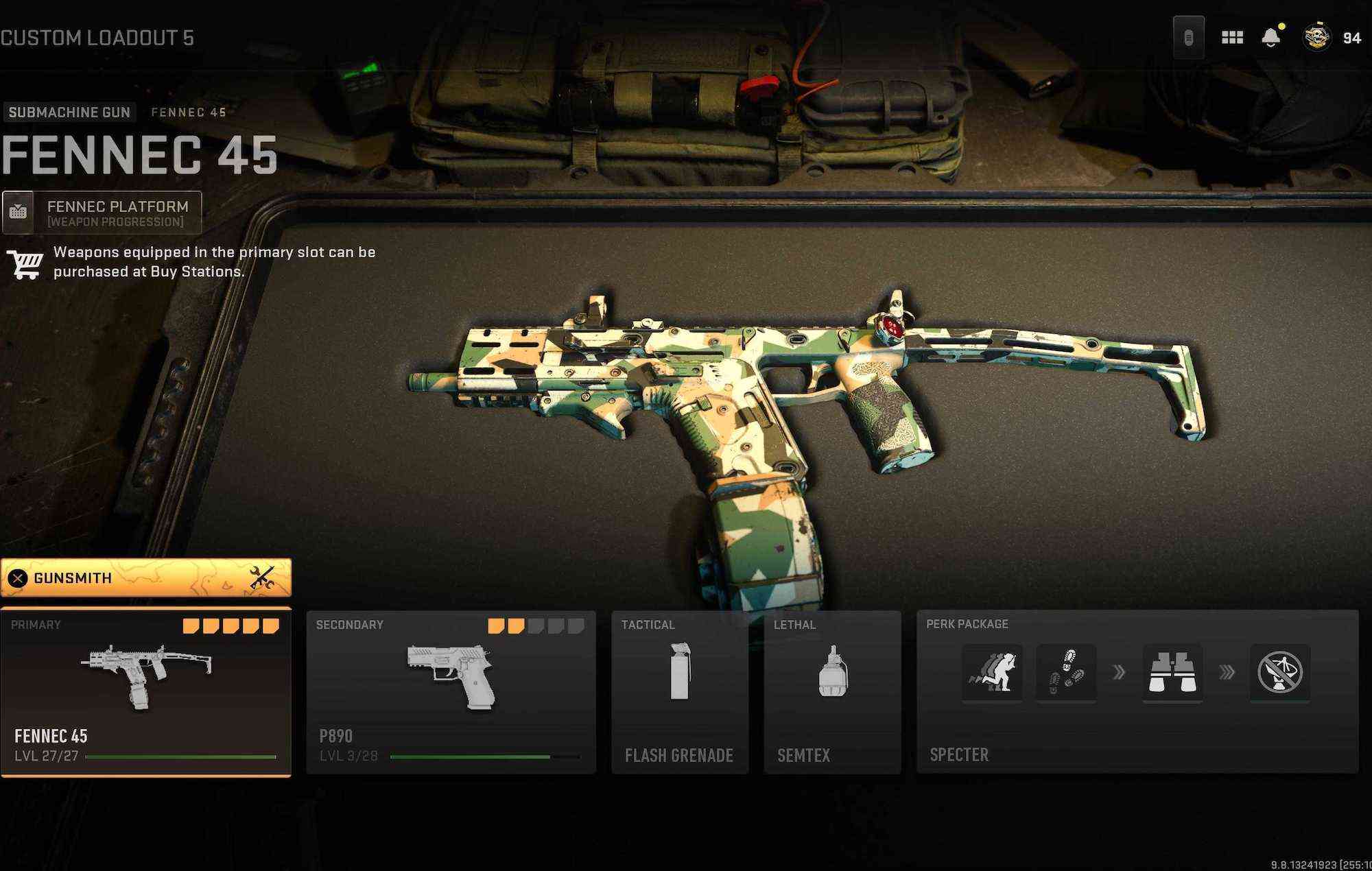Open the Flash Grenade tactical slot
1372x871 pixels.
(679, 691)
